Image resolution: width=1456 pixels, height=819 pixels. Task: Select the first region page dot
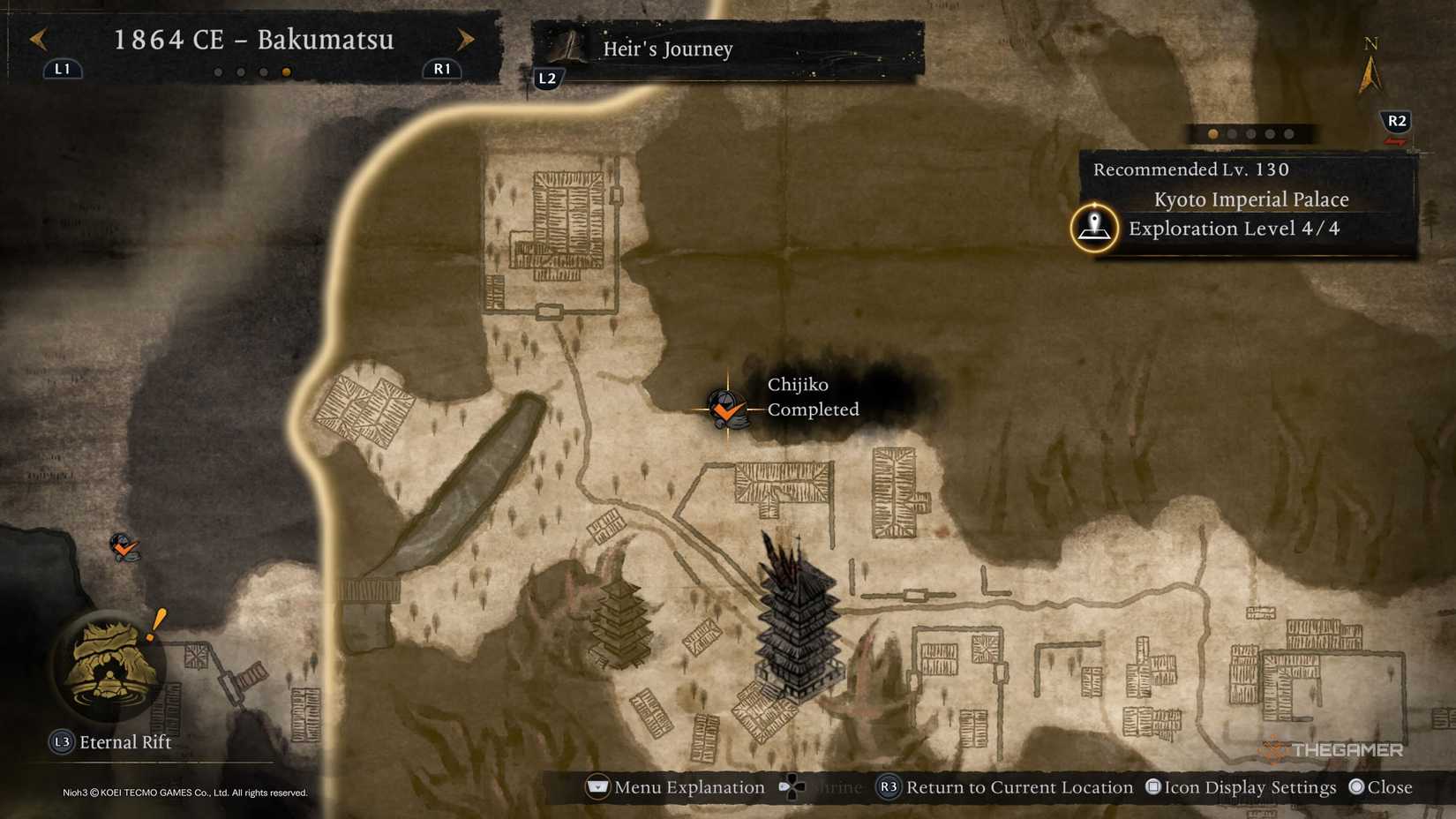[1212, 133]
